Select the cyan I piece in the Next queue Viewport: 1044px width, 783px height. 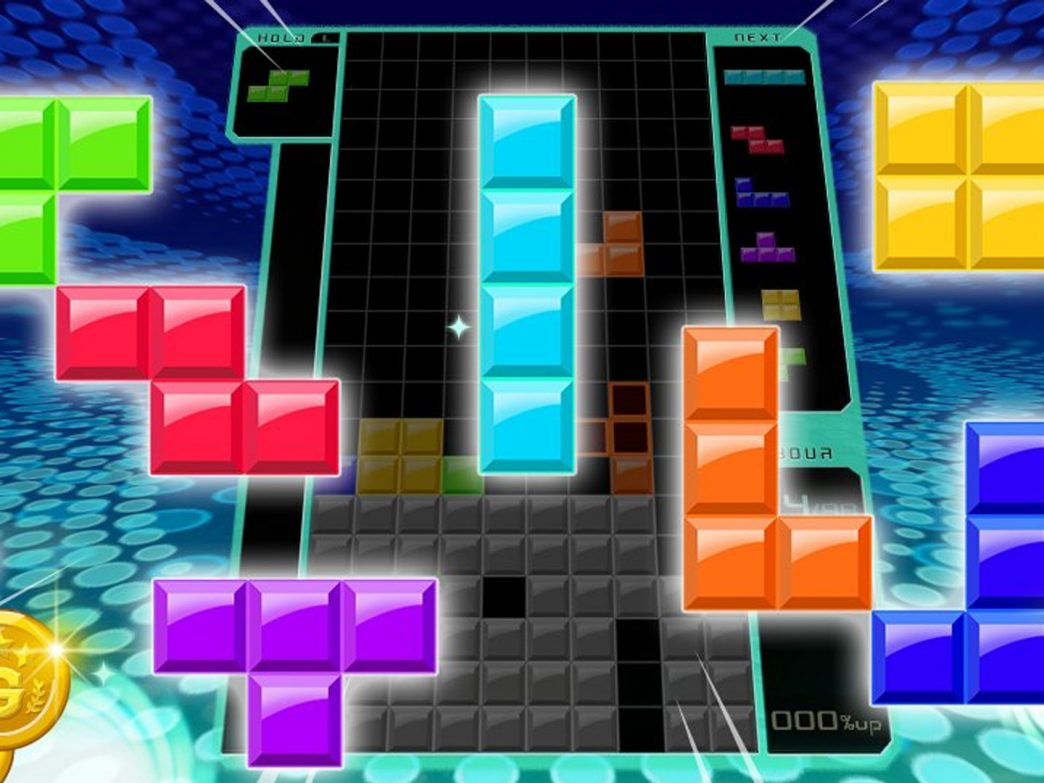pos(764,76)
